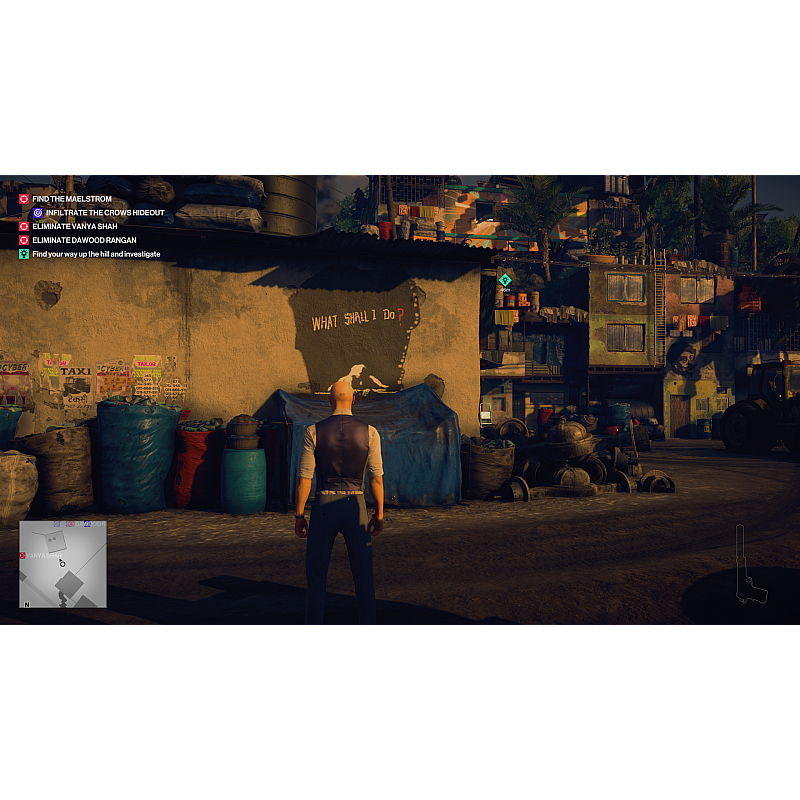The height and width of the screenshot is (800, 800).
Task: Click the north indicator on the minimap
Action: click(x=27, y=604)
